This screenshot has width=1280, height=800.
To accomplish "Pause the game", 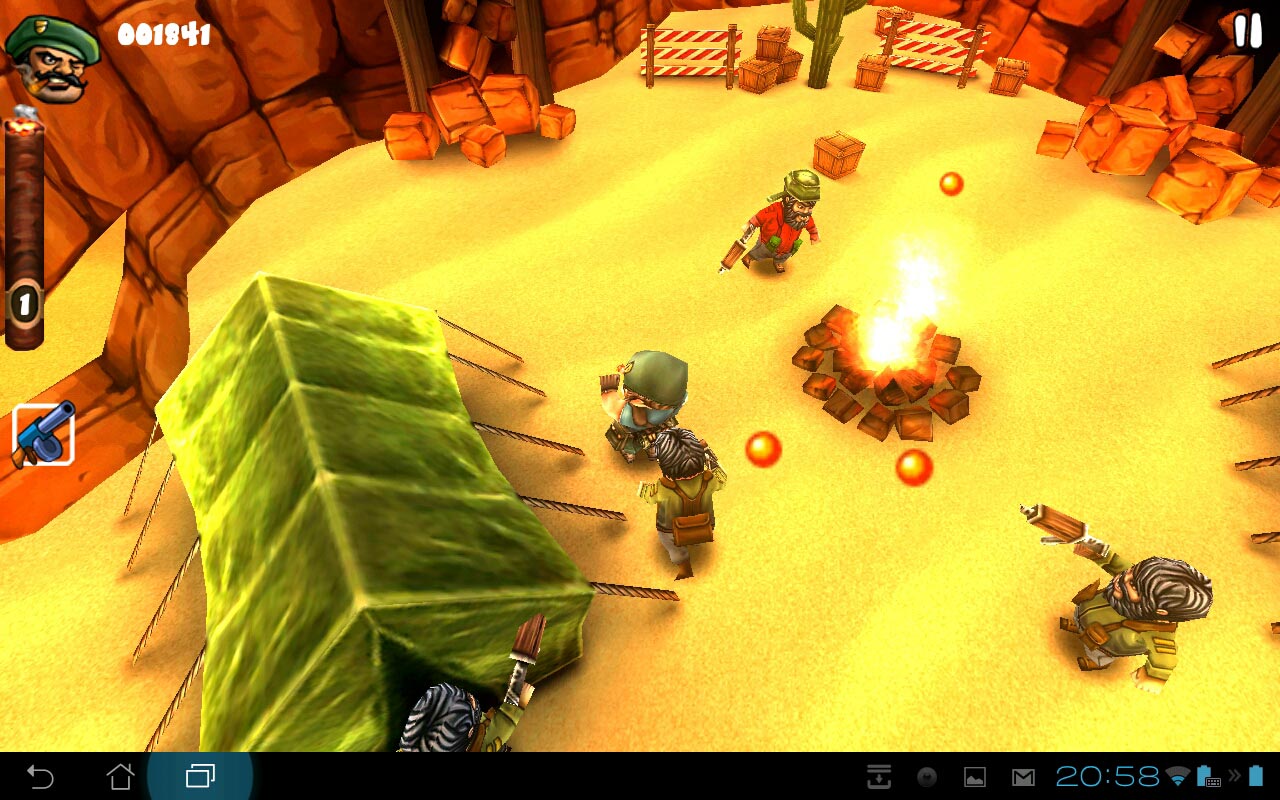I will pos(1247,32).
